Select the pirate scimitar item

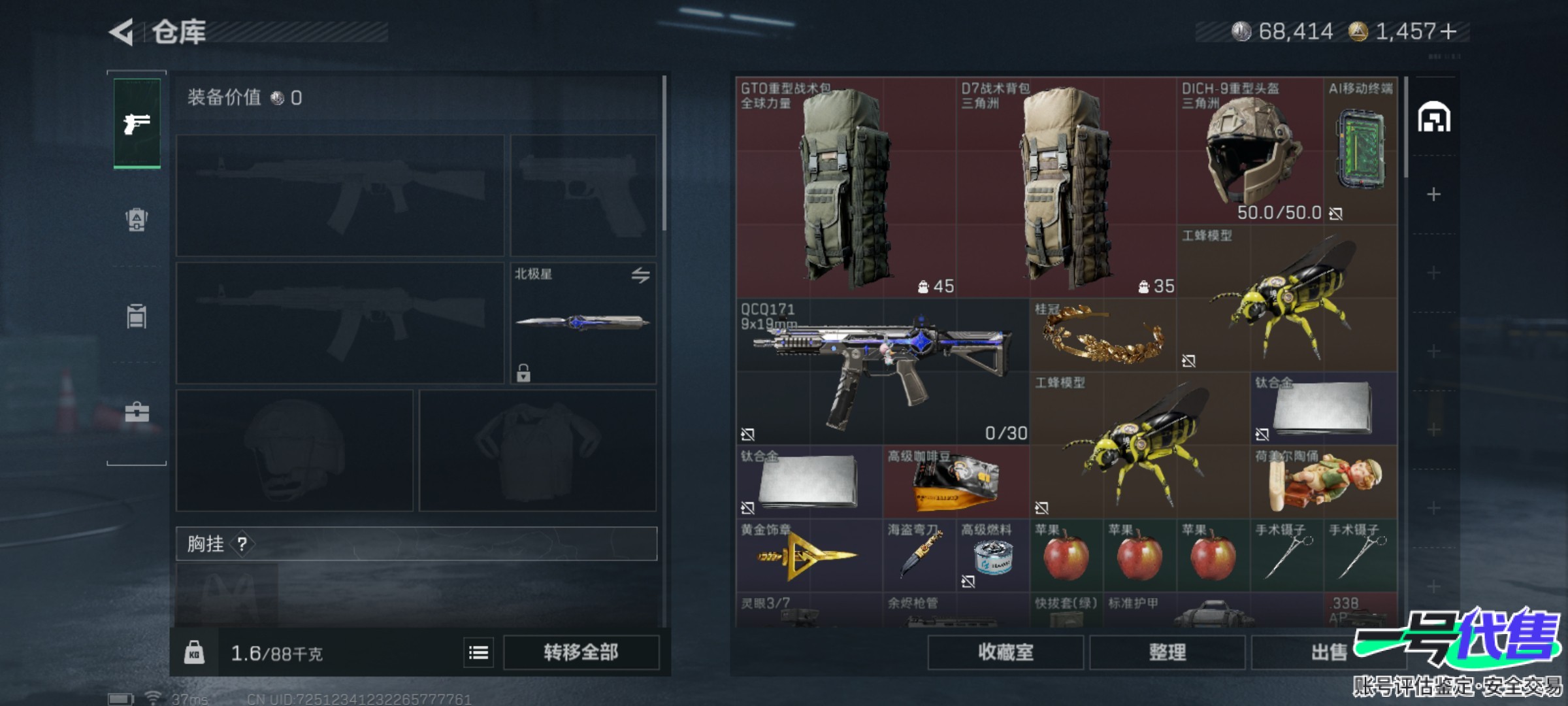919,556
